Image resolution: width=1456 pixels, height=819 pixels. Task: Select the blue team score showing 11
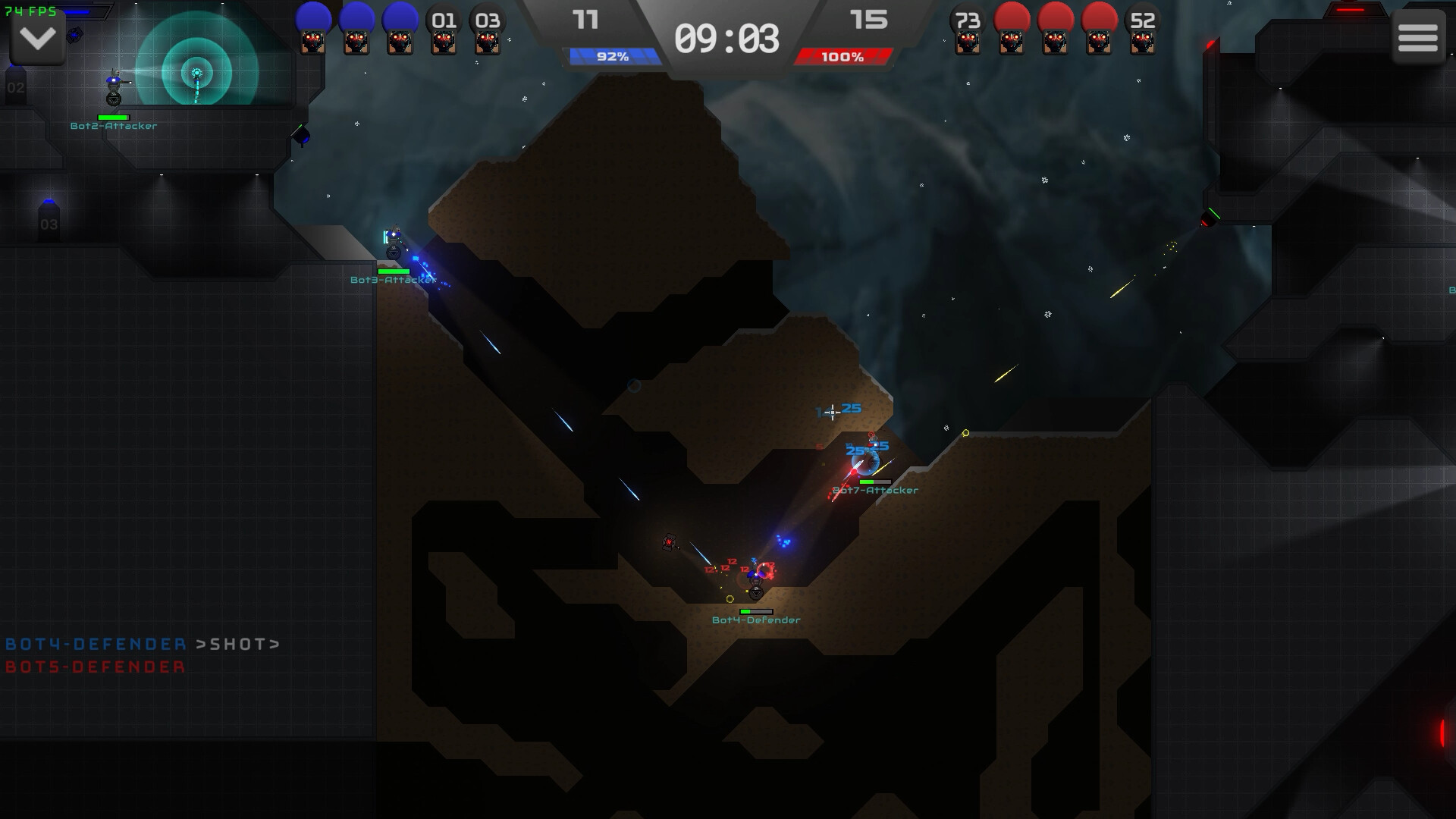click(x=585, y=20)
